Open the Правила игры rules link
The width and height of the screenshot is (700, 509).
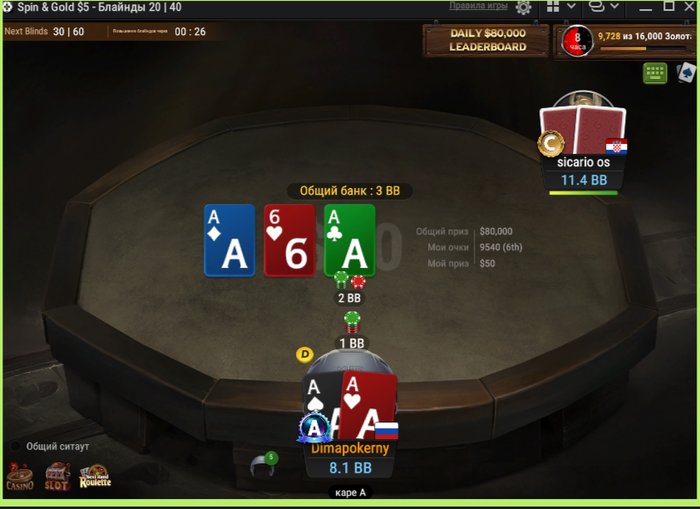pyautogui.click(x=478, y=6)
